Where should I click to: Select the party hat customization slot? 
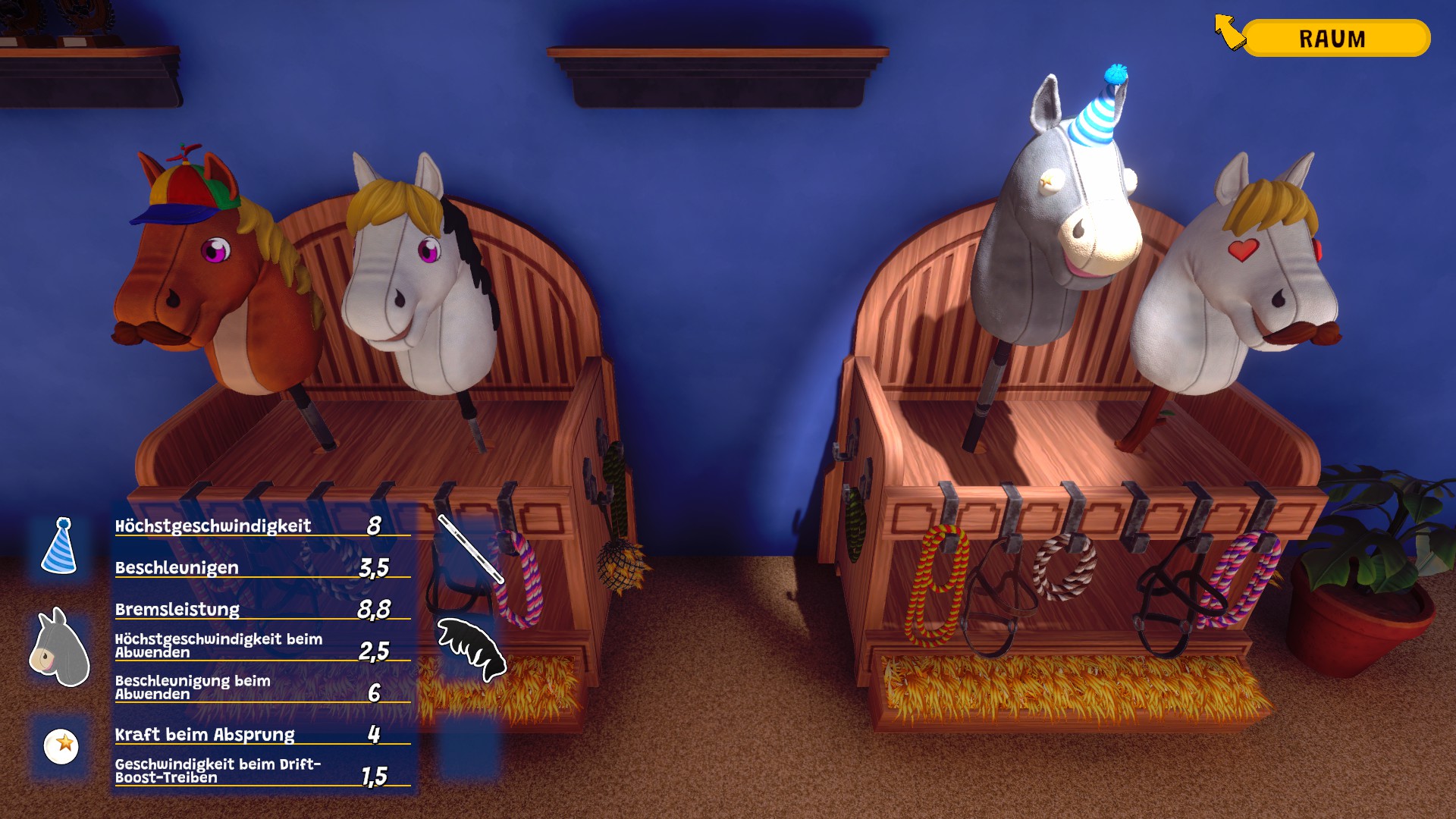pos(60,546)
